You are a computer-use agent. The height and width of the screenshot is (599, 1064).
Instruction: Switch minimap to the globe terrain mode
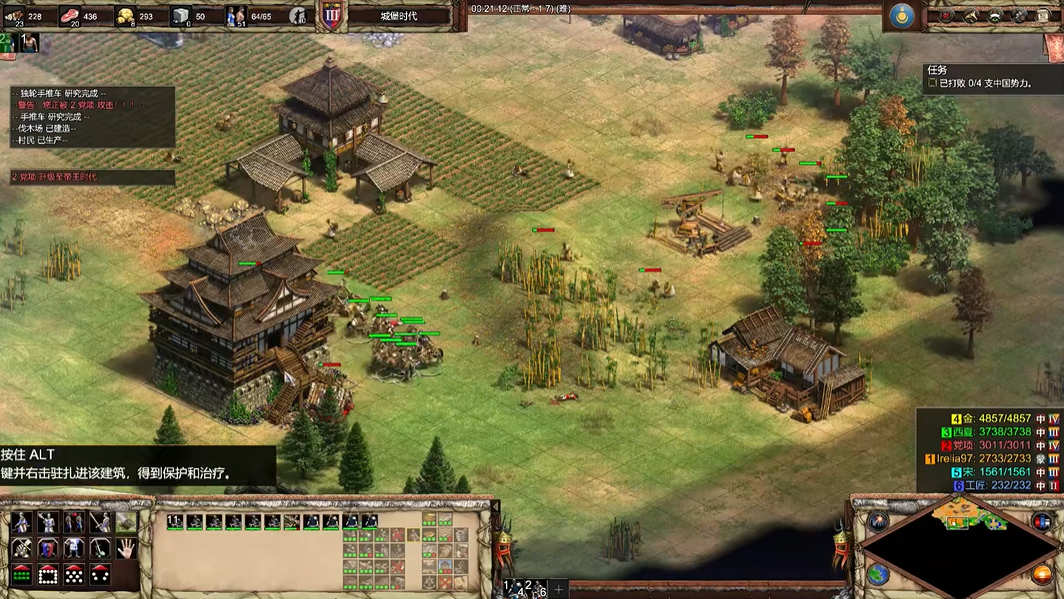pyautogui.click(x=878, y=575)
